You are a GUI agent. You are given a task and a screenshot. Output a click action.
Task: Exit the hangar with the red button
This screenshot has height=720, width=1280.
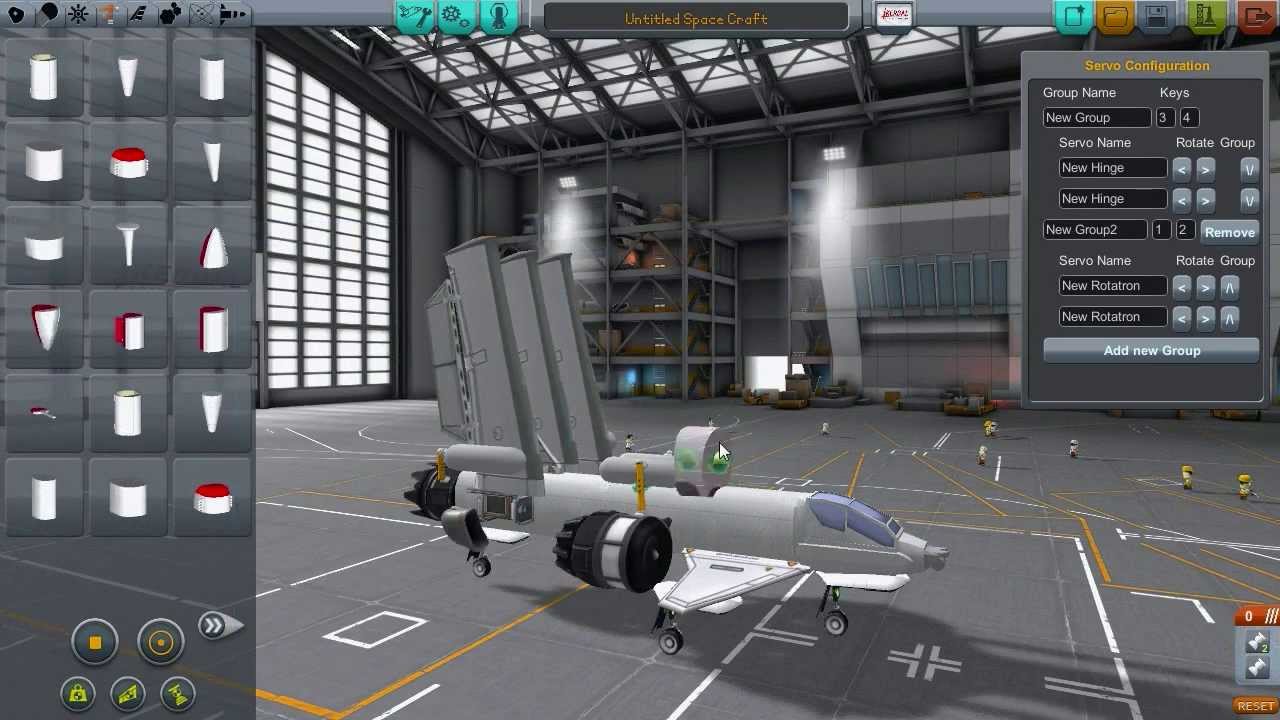[x=1256, y=17]
